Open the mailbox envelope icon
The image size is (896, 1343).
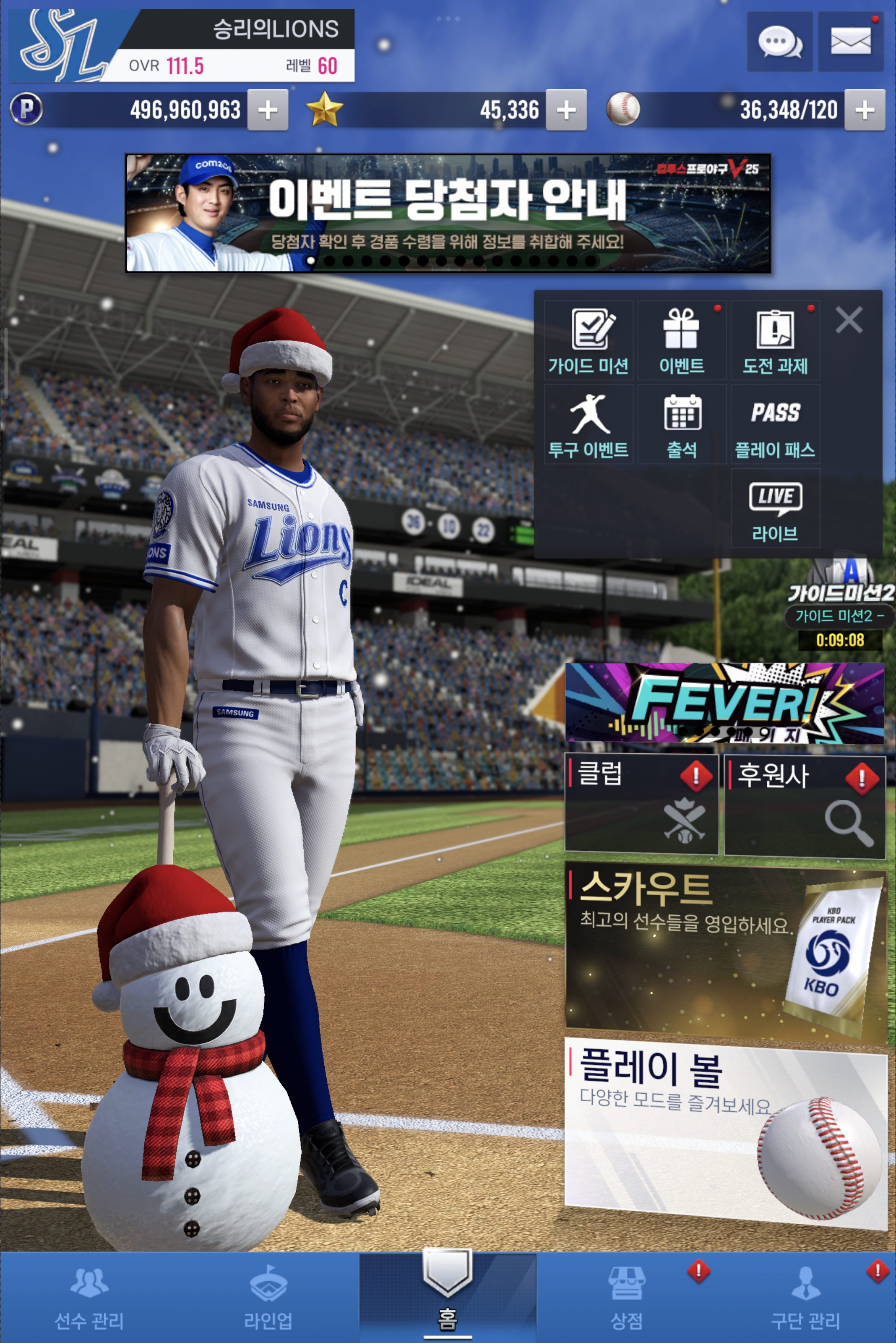[850, 42]
